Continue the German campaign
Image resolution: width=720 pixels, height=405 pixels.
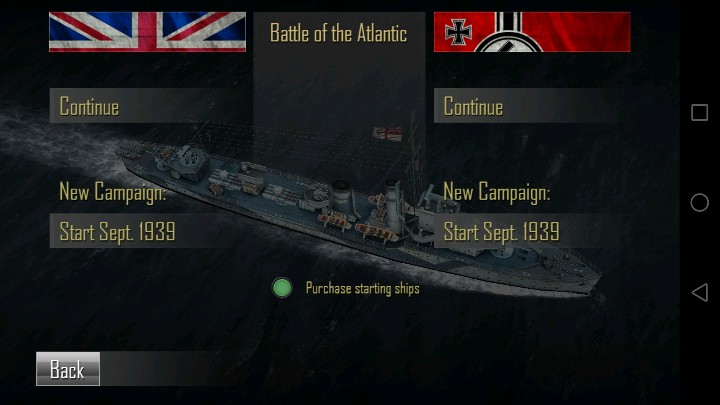532,106
